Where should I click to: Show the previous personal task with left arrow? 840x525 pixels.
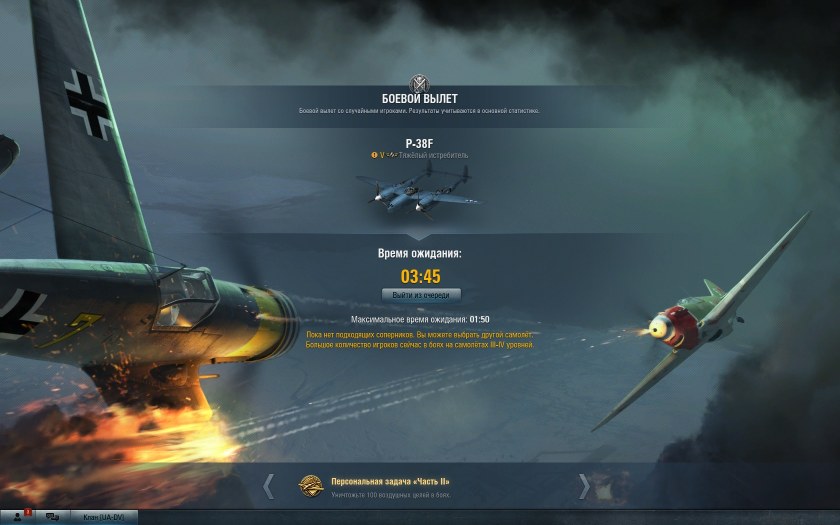click(268, 486)
